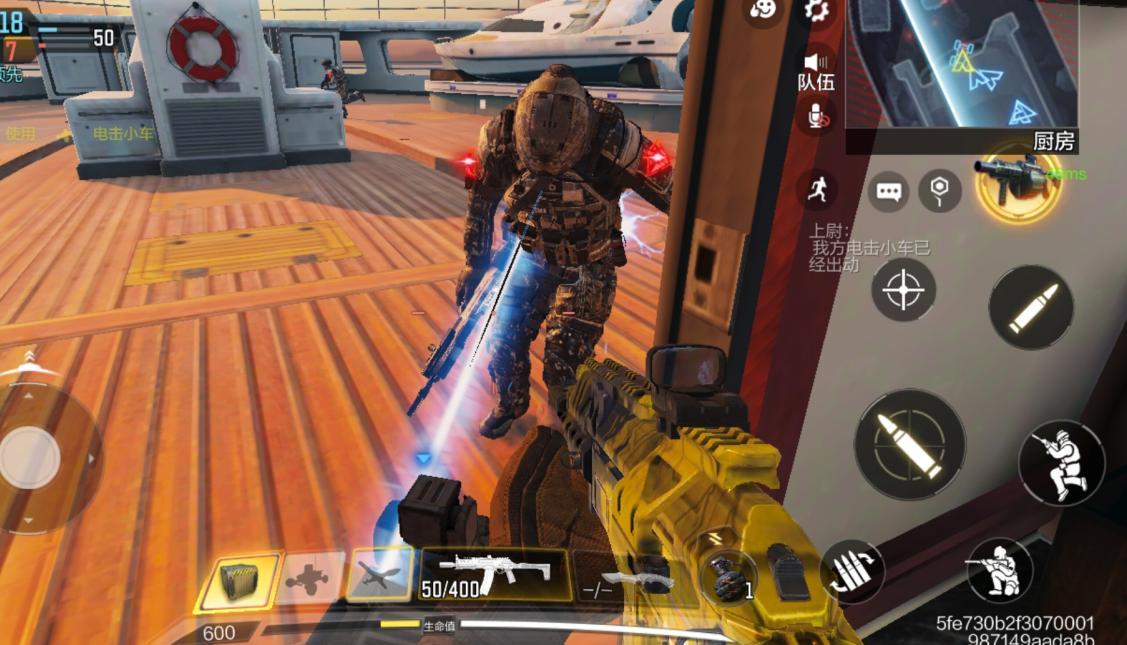Screen dimensions: 1127x645
Task: Activate the care package scorestreak
Action: (238, 580)
